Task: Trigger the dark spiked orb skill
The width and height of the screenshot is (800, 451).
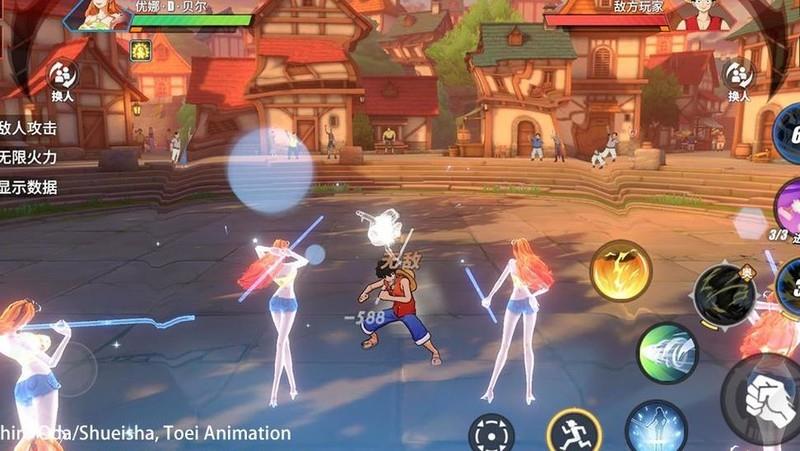Action: point(725,293)
